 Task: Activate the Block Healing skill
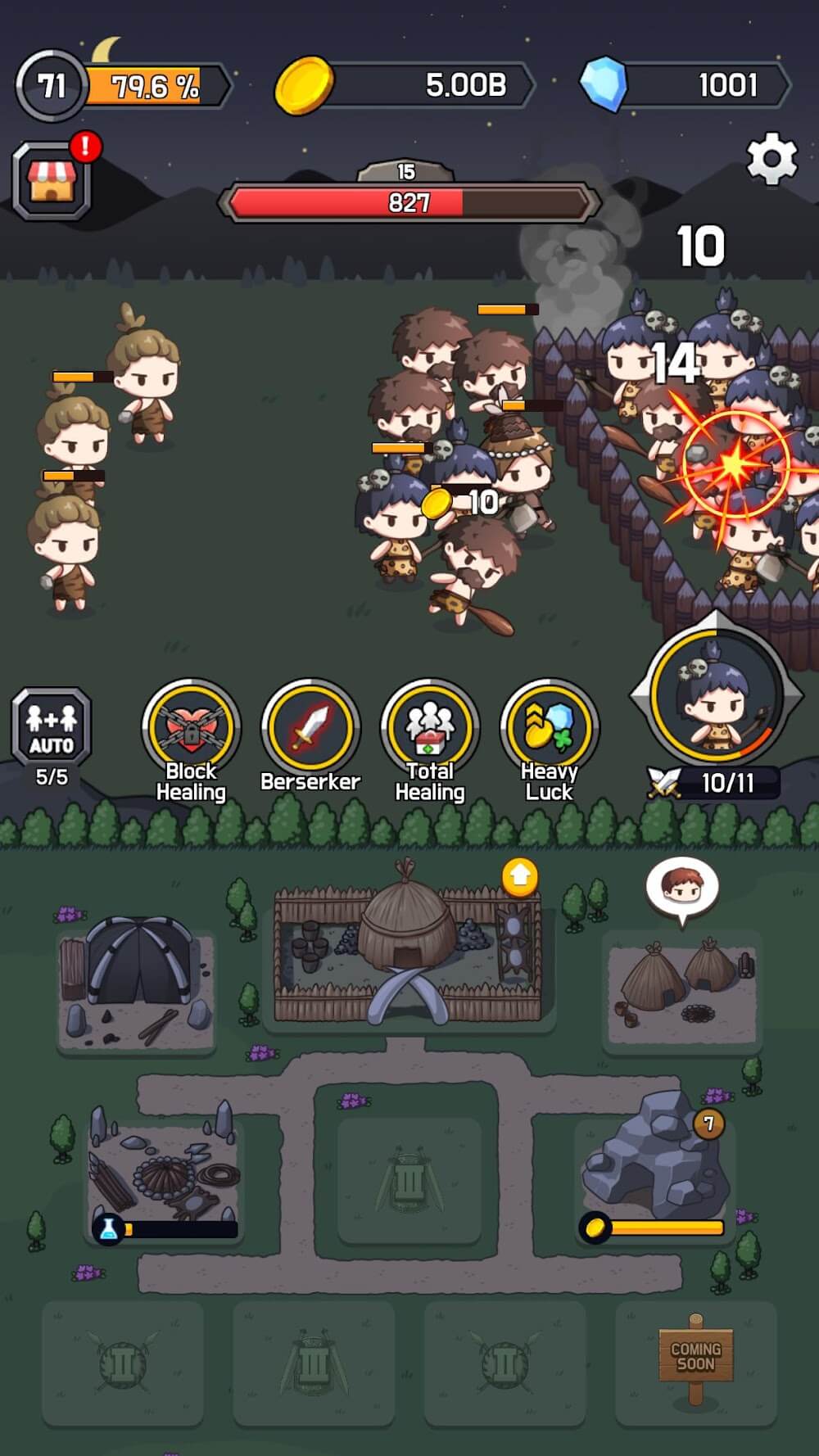click(191, 727)
